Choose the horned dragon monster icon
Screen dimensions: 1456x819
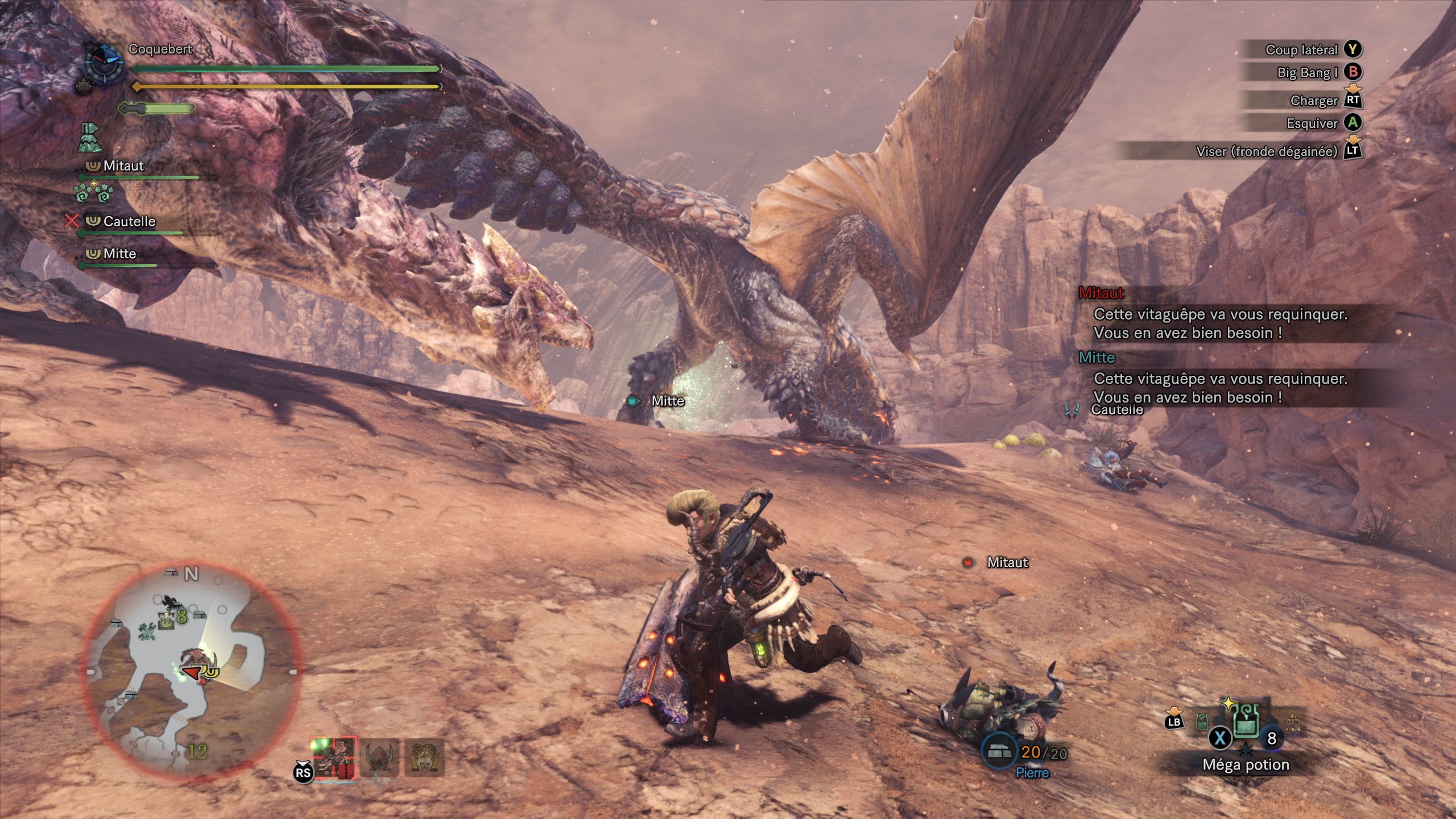coord(380,758)
